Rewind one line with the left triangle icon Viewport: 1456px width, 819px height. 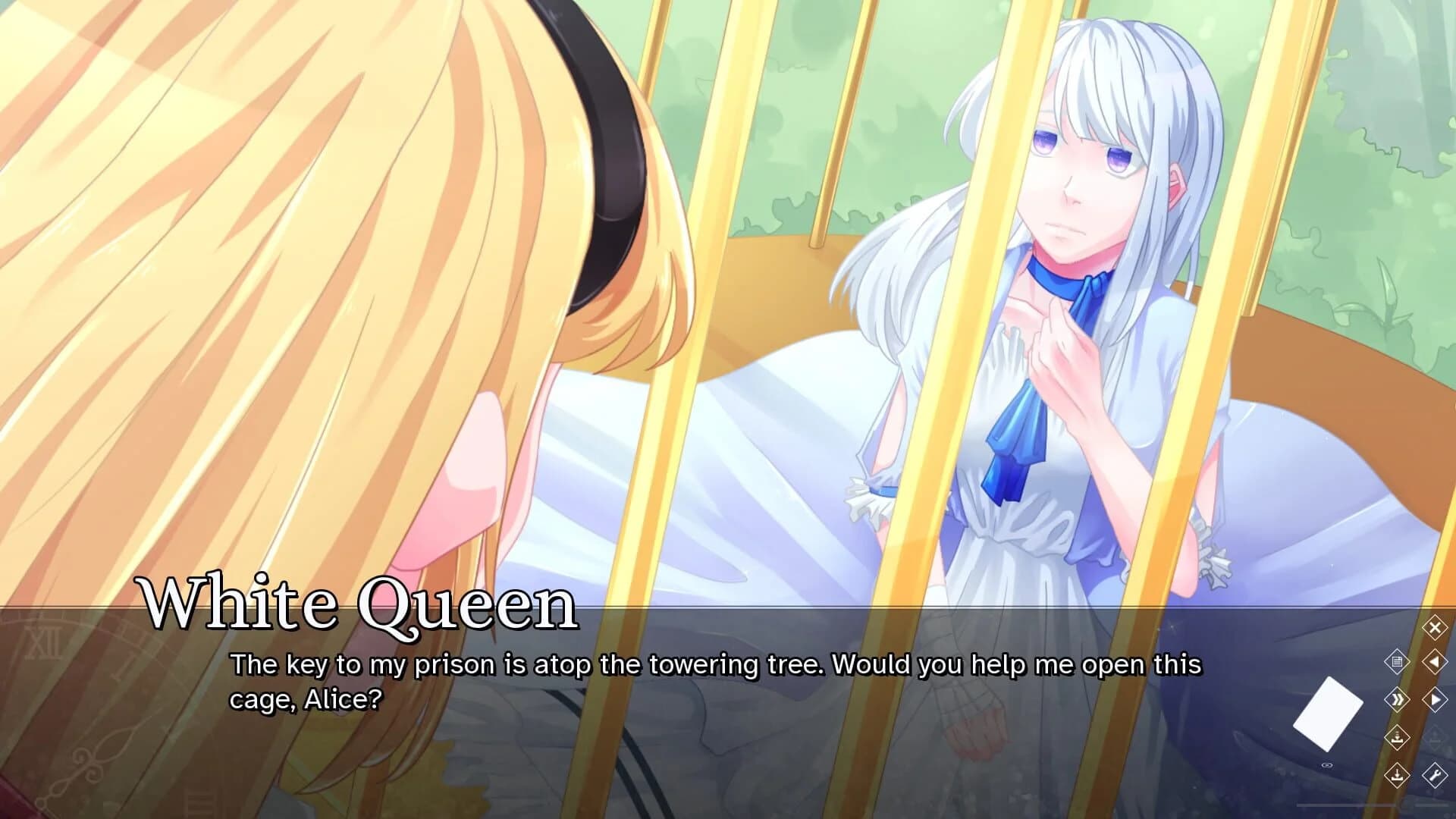[x=1434, y=662]
